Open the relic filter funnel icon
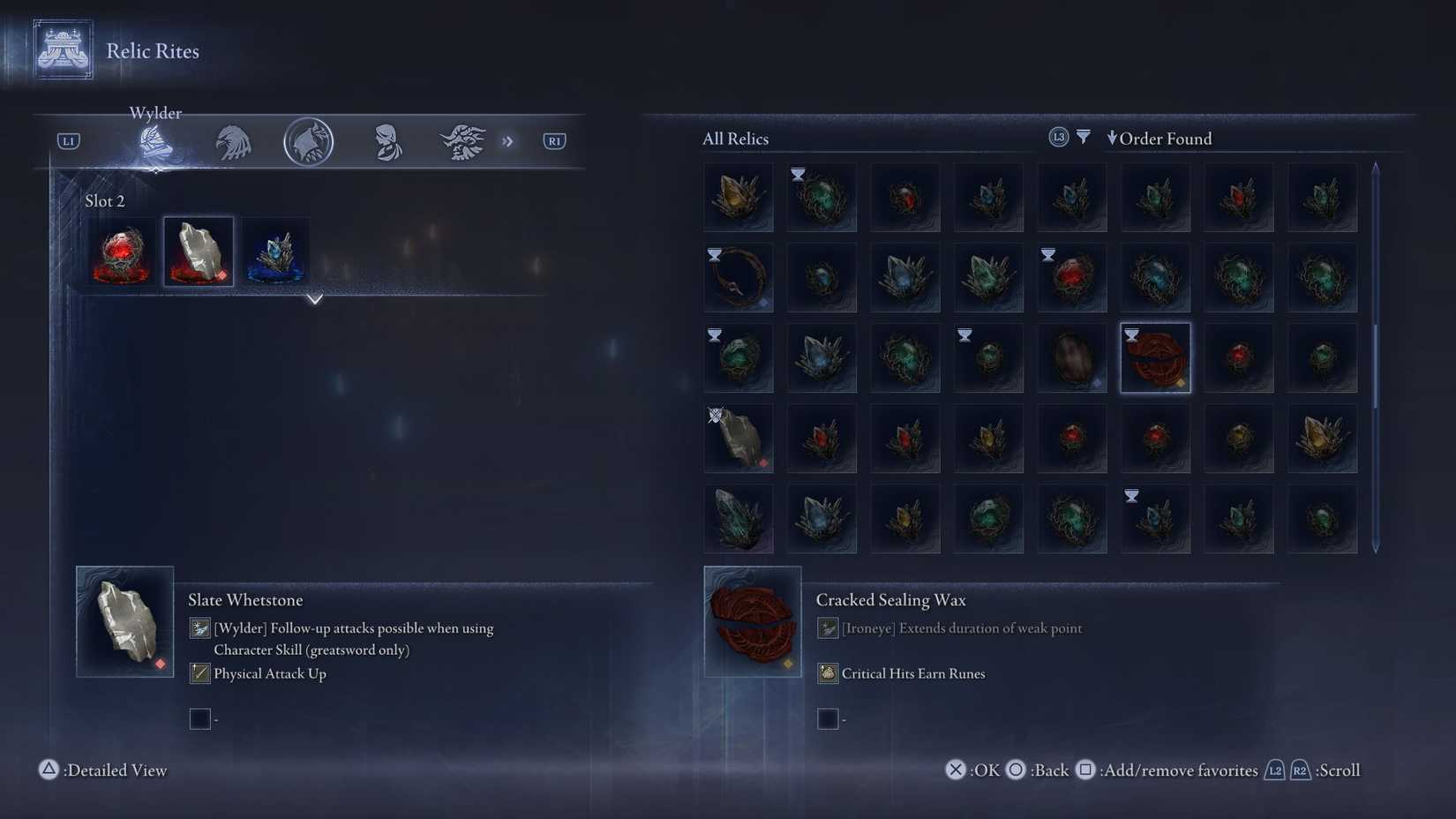The image size is (1456, 819). (x=1083, y=137)
